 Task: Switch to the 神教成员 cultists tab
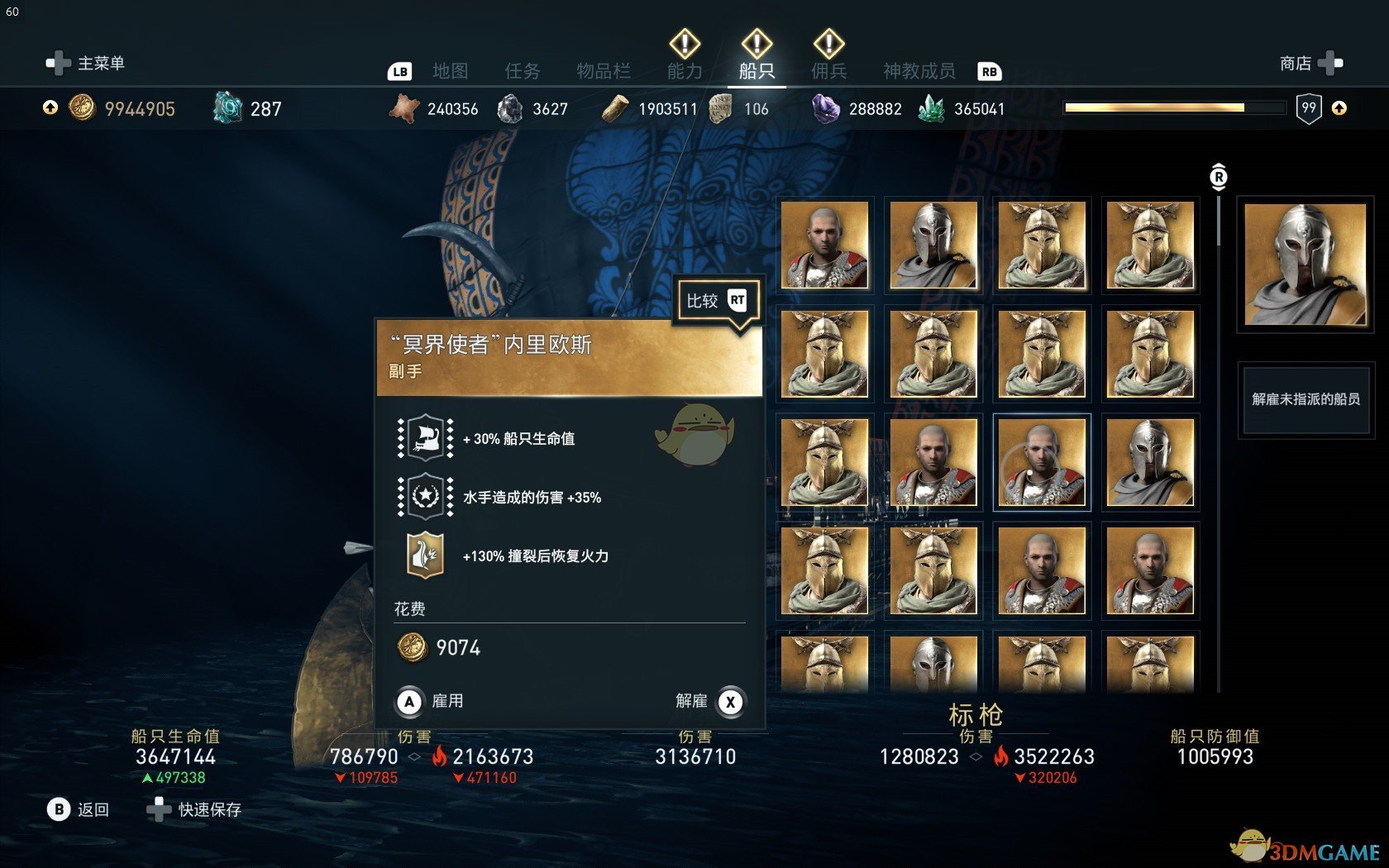(919, 71)
